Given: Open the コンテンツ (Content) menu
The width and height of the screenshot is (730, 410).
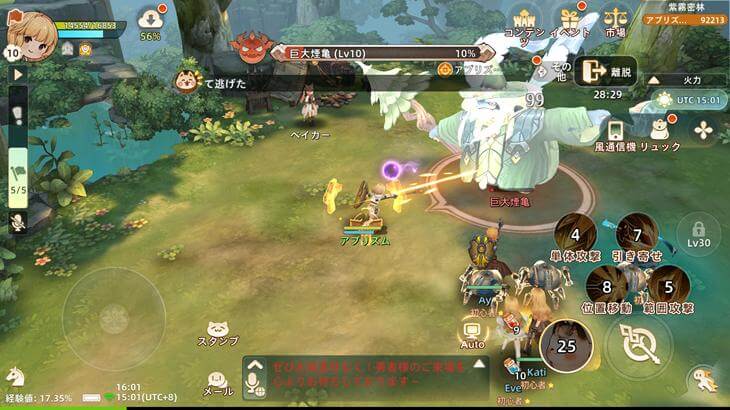Looking at the screenshot, I should click(524, 20).
